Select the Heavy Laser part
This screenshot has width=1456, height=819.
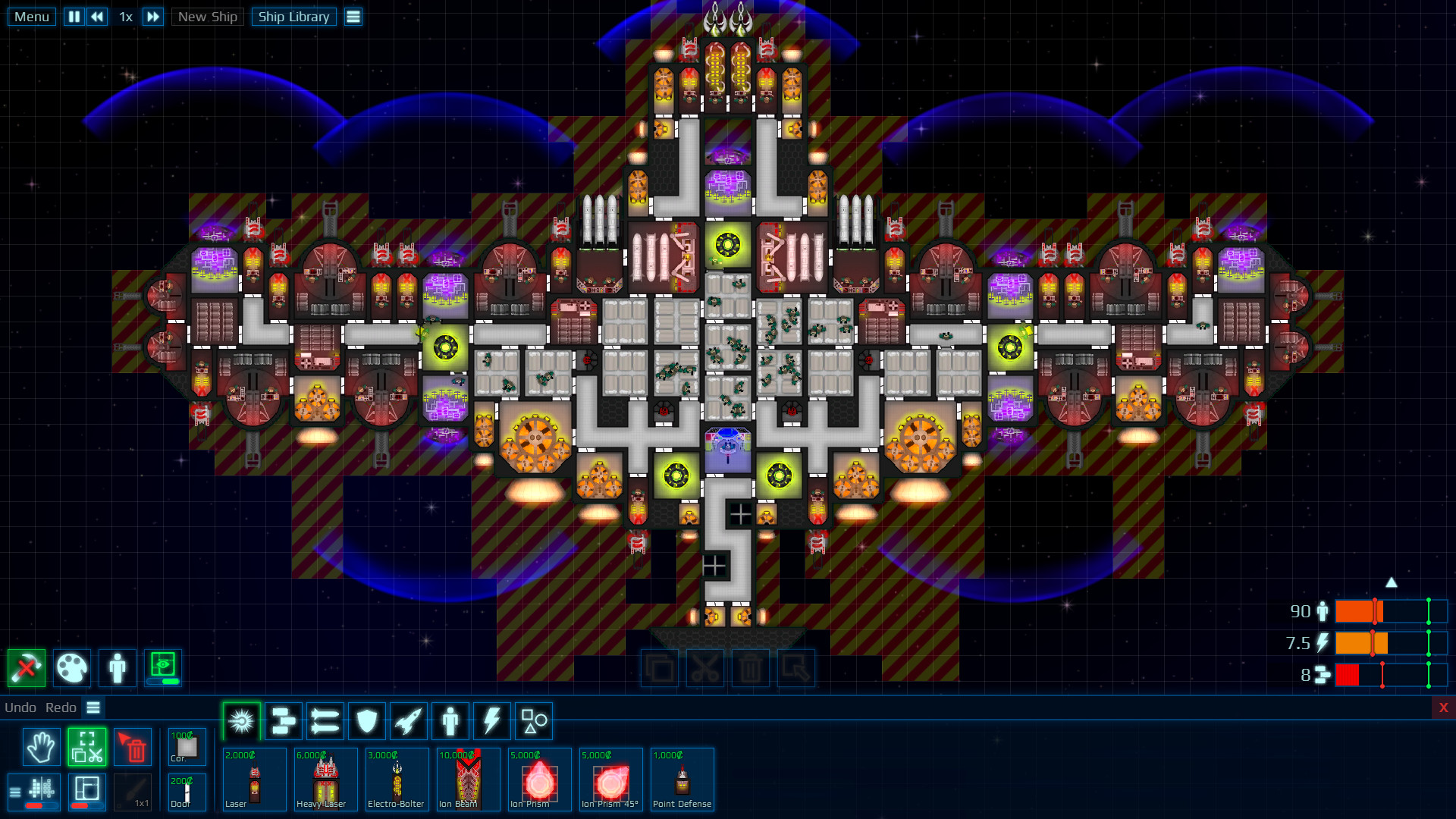(325, 780)
